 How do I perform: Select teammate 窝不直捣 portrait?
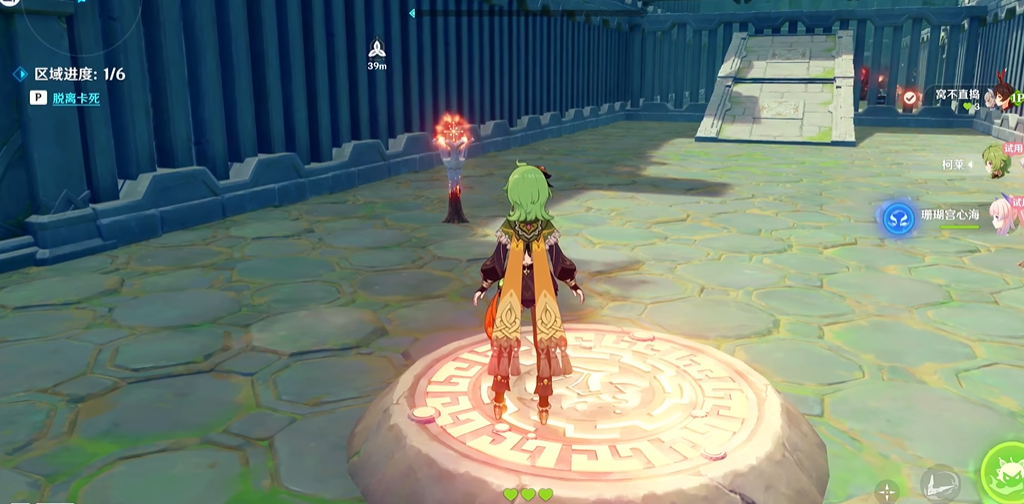[x=1000, y=96]
